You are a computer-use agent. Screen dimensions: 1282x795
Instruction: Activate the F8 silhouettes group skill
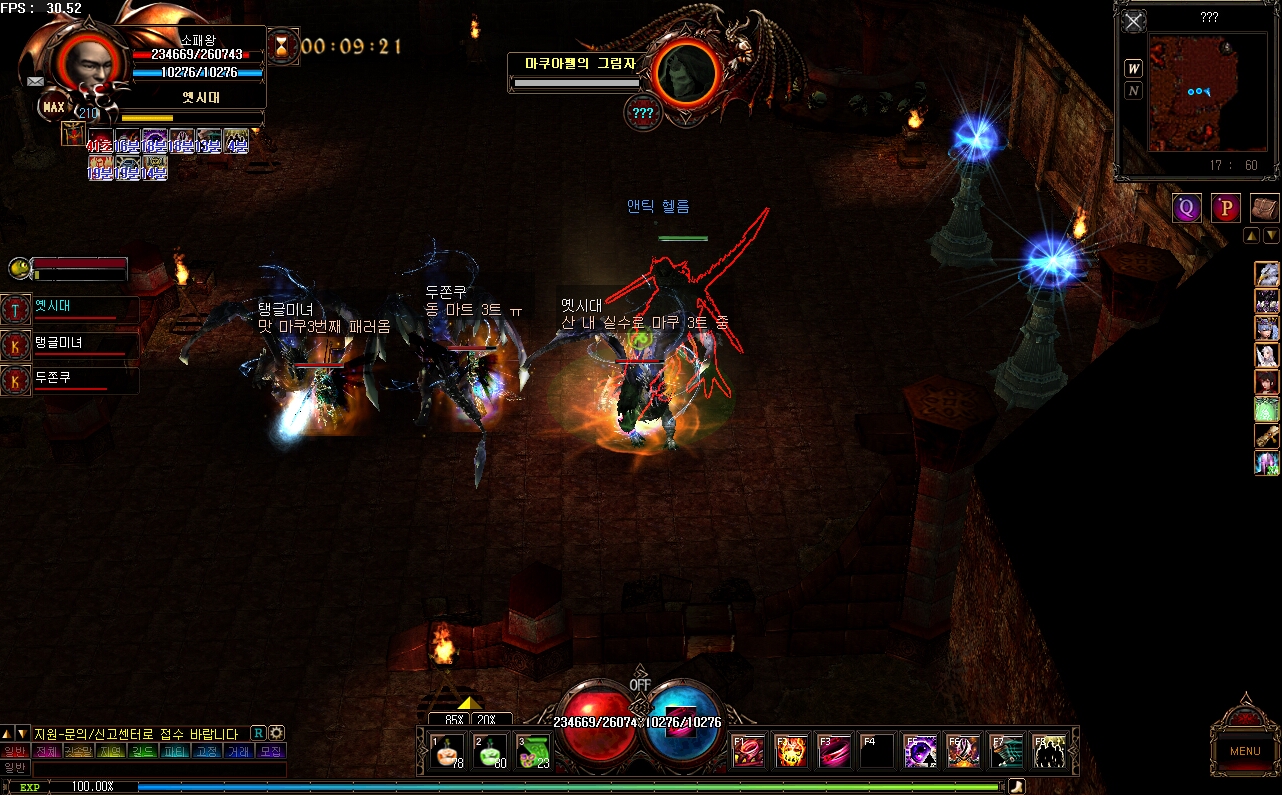pos(1049,751)
